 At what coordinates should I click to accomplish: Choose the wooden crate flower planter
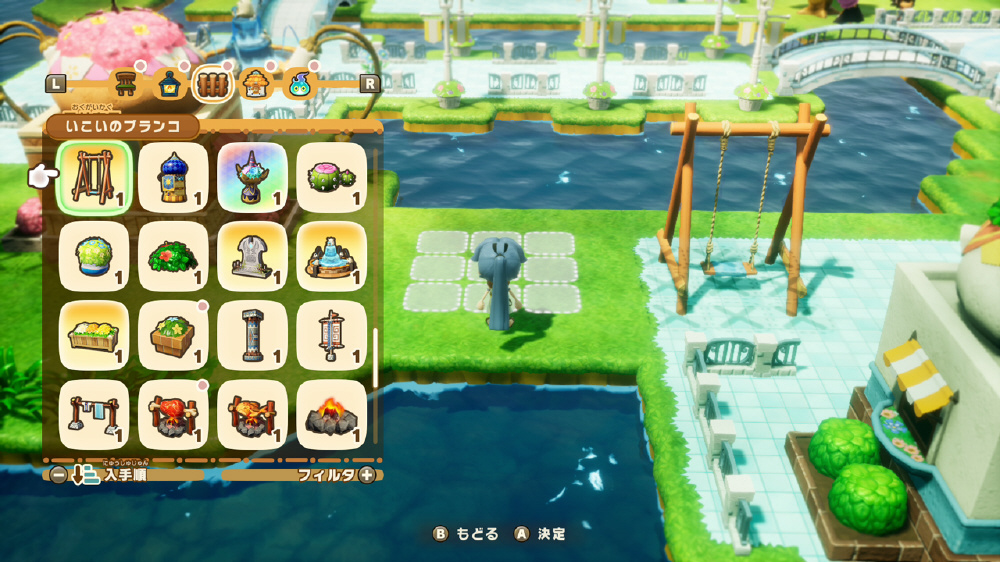coord(173,336)
